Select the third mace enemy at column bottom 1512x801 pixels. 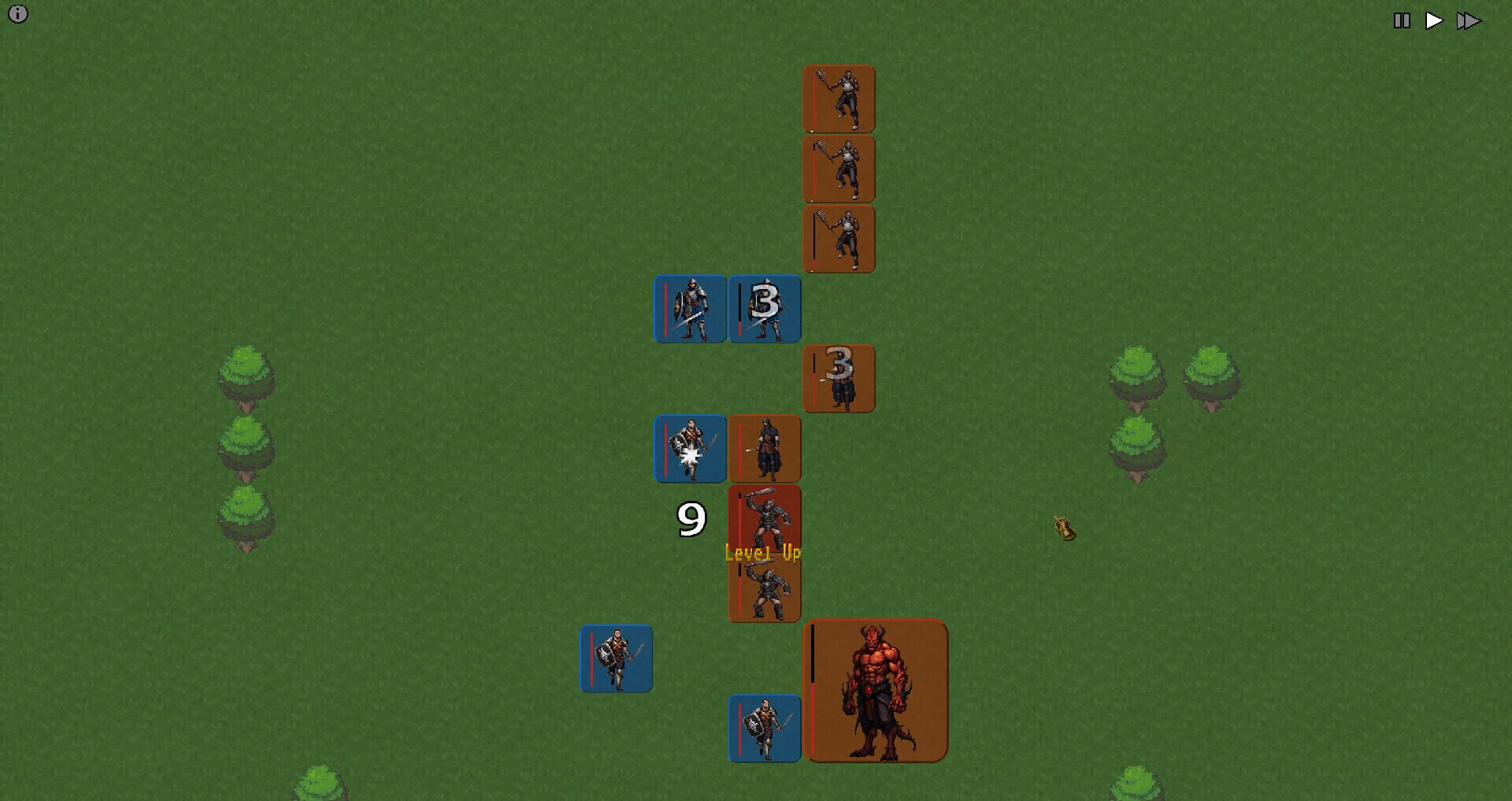coord(837,239)
